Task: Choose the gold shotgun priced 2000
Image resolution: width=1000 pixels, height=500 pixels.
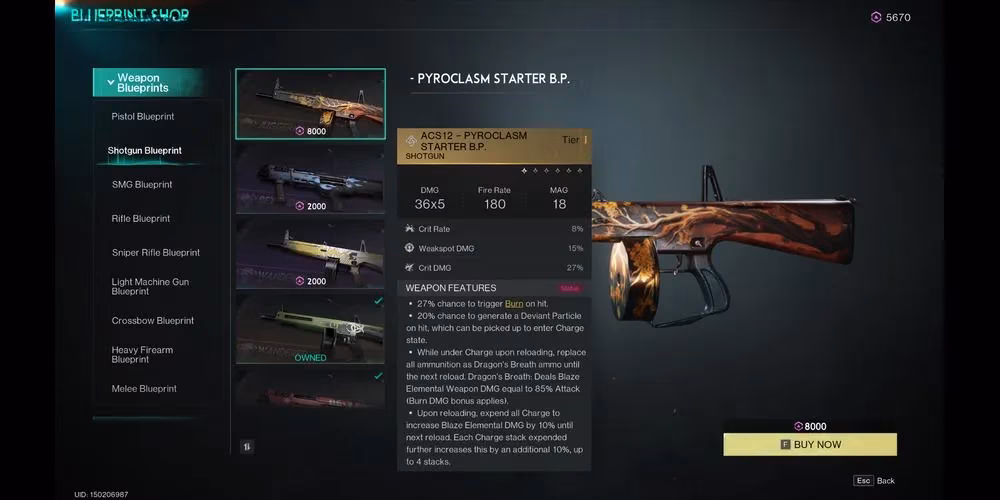Action: (310, 253)
